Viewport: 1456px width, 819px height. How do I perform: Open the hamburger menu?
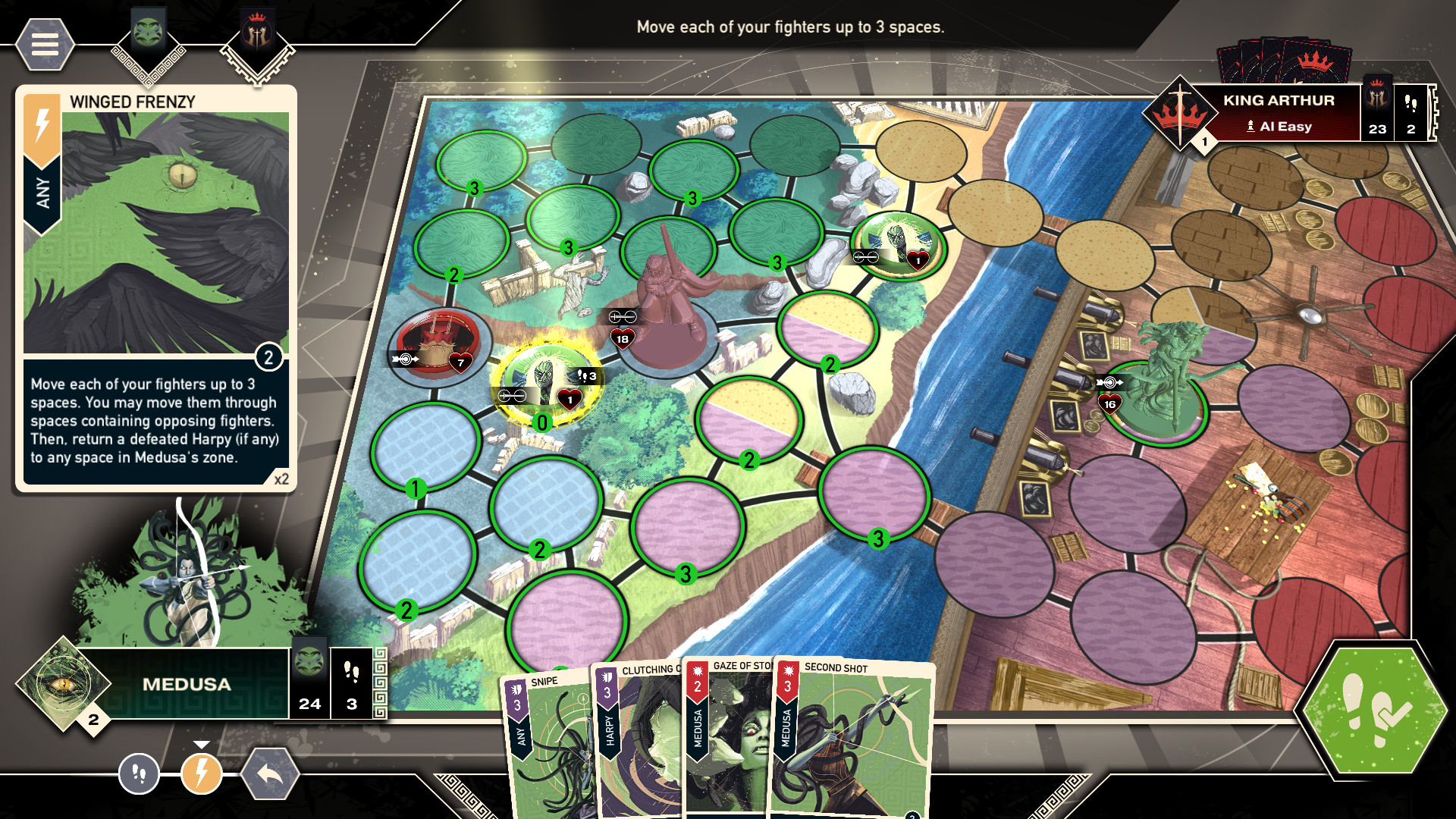(x=44, y=45)
